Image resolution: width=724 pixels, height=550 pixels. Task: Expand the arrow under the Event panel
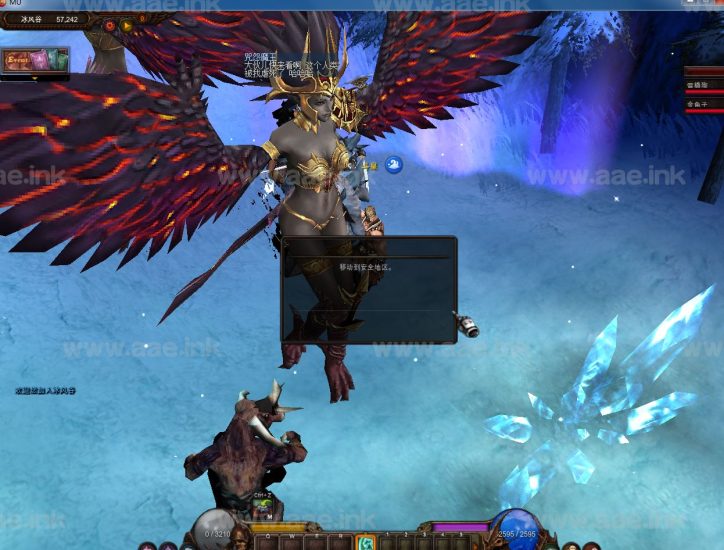(36, 77)
